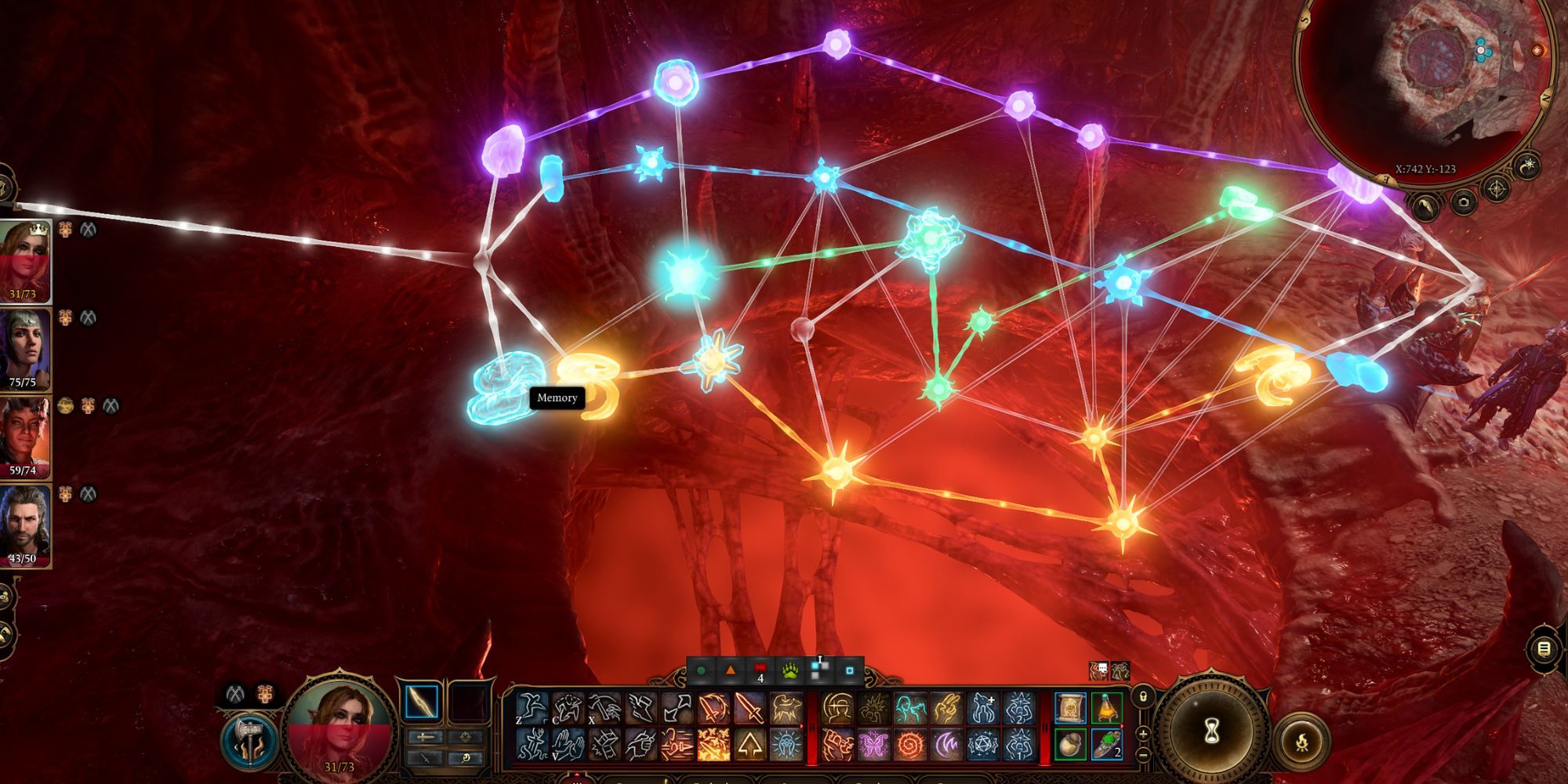Activate the Jump ability icon
1568x784 pixels.
[533, 708]
